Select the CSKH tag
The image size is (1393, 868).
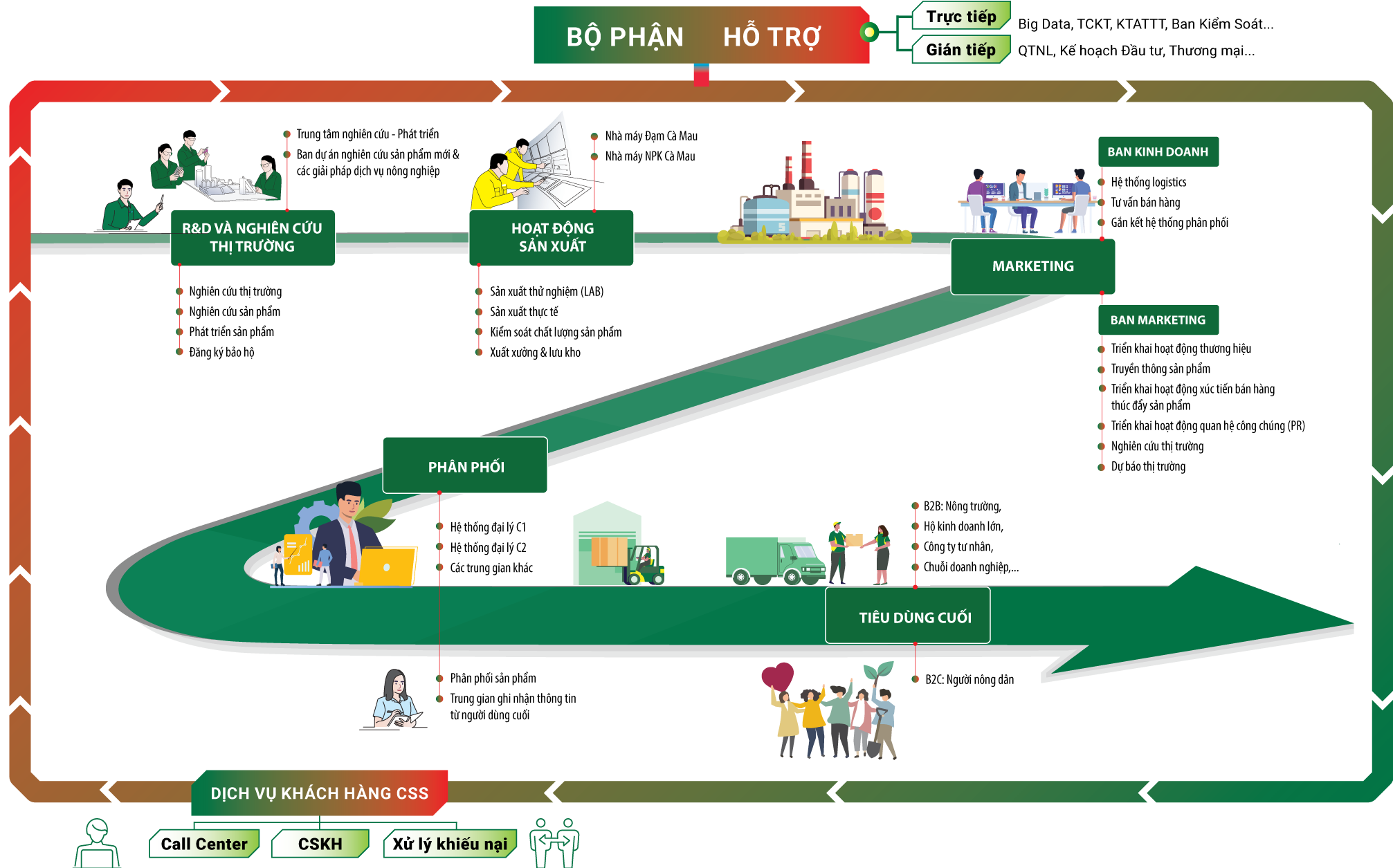coord(320,844)
